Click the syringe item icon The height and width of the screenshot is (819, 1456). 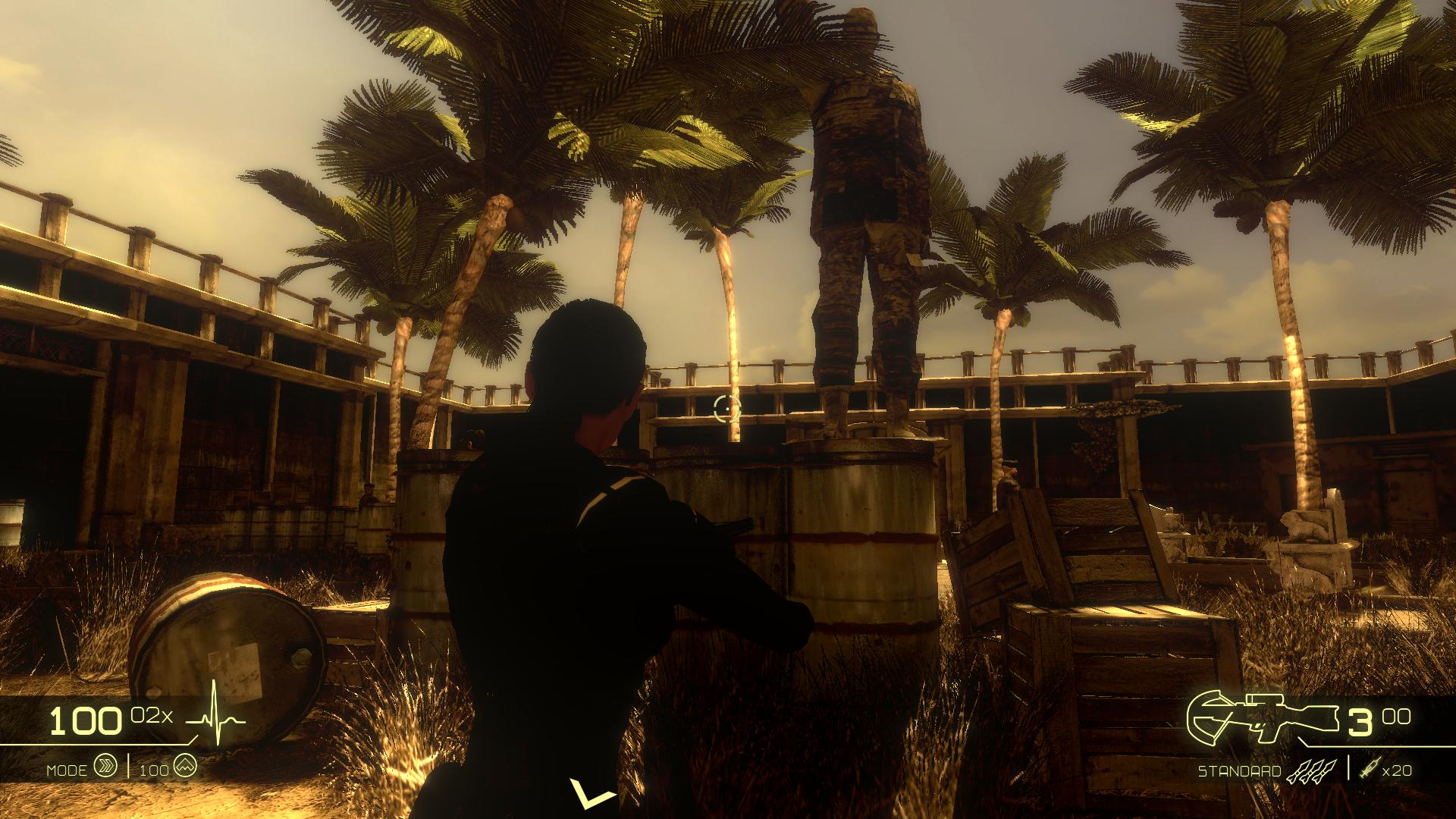pyautogui.click(x=1370, y=770)
